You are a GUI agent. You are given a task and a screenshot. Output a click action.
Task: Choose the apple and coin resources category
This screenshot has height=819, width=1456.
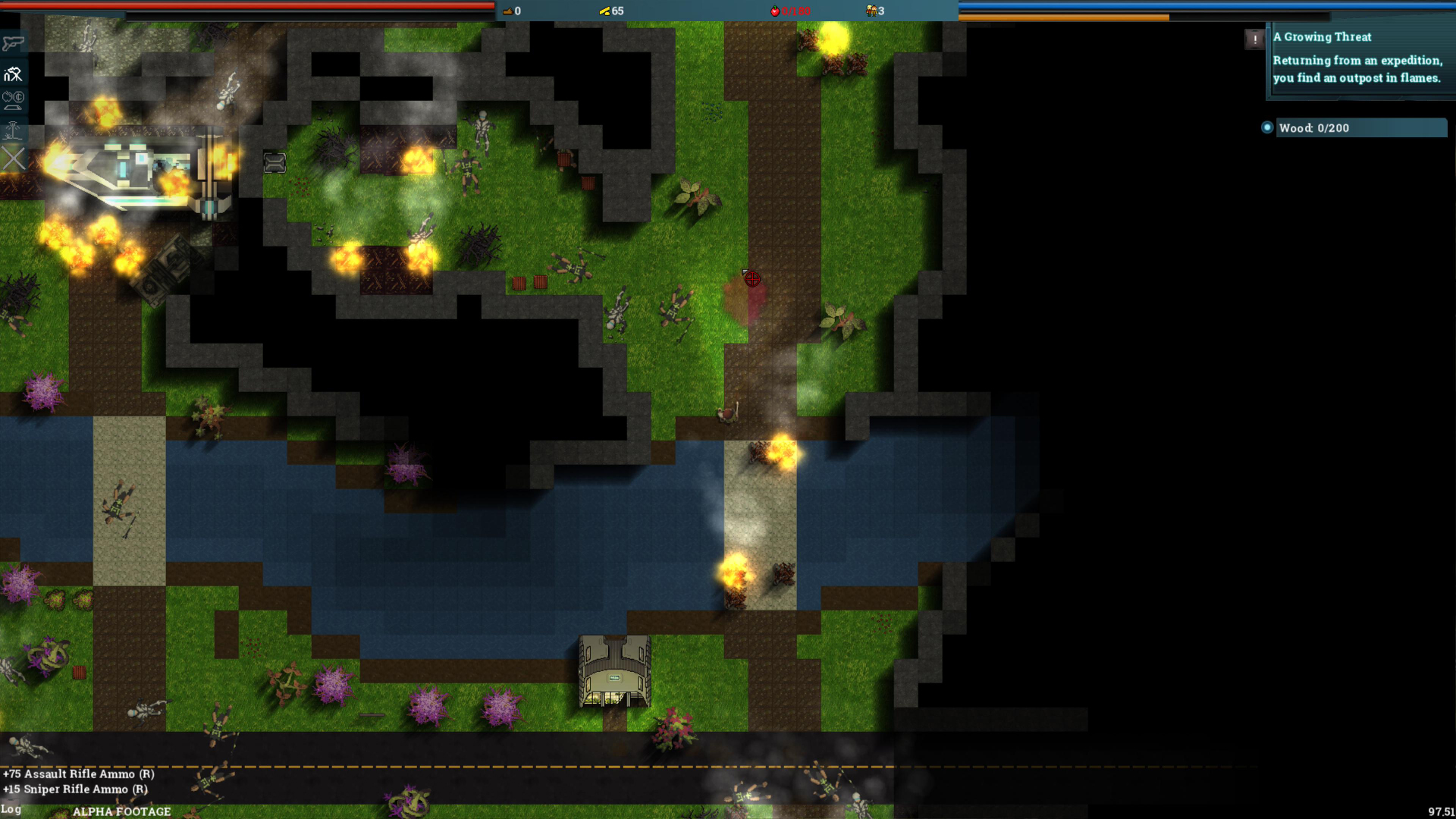pos(13,100)
